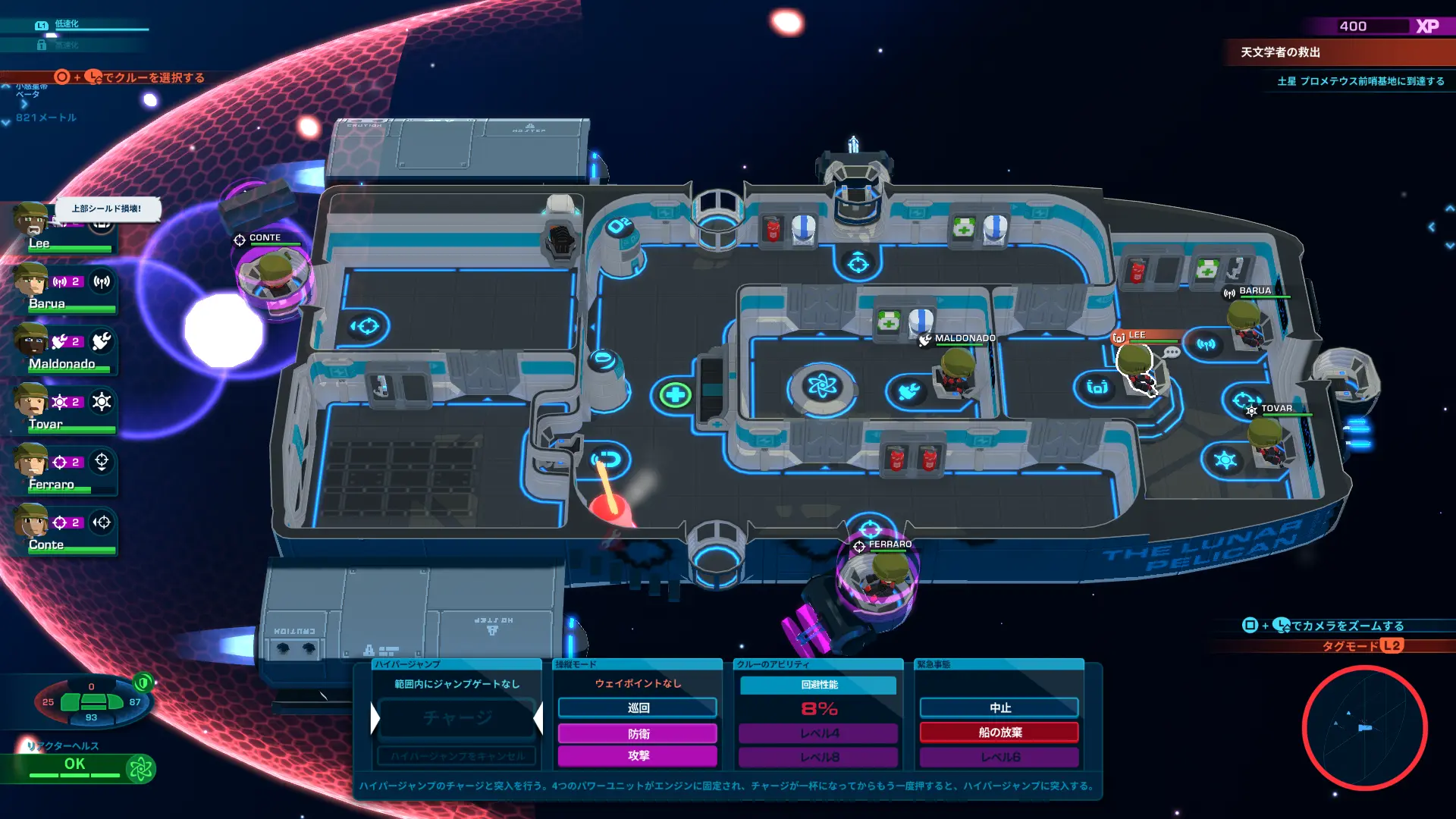Image resolution: width=1456 pixels, height=819 pixels.
Task: Switch pilot mode to 防衛 defense
Action: (x=638, y=733)
